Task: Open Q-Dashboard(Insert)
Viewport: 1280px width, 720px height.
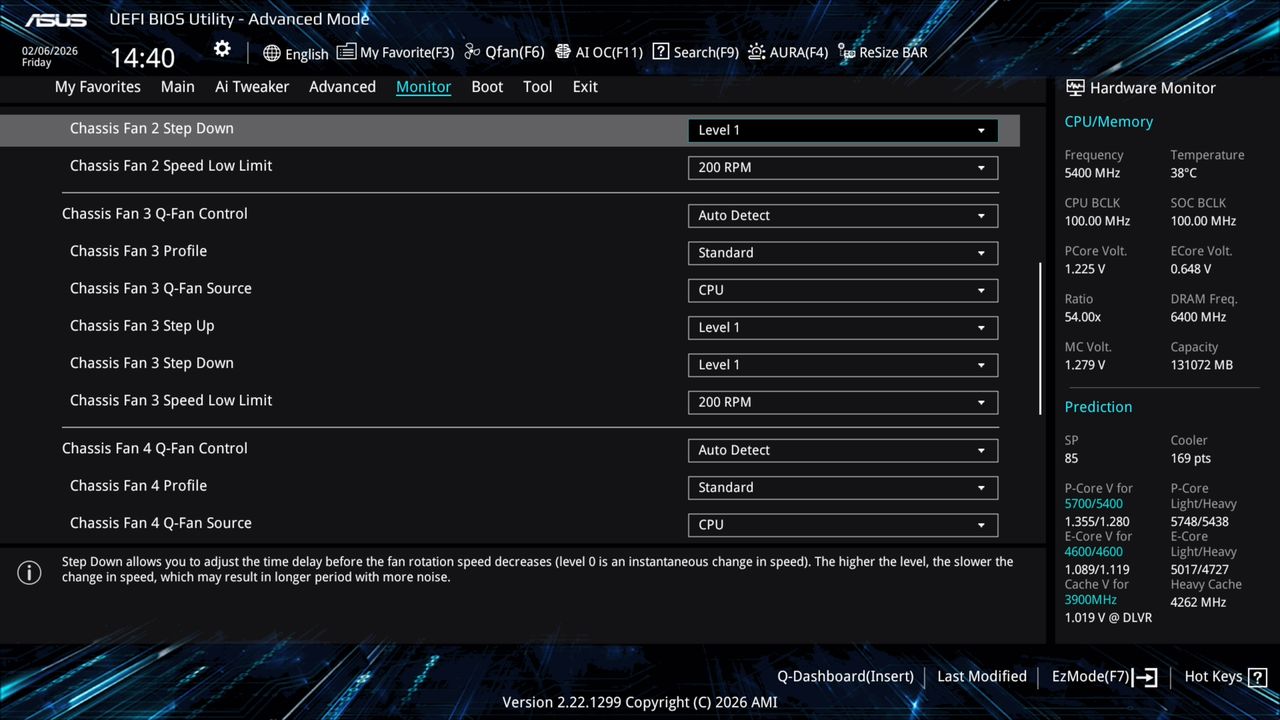Action: point(845,676)
